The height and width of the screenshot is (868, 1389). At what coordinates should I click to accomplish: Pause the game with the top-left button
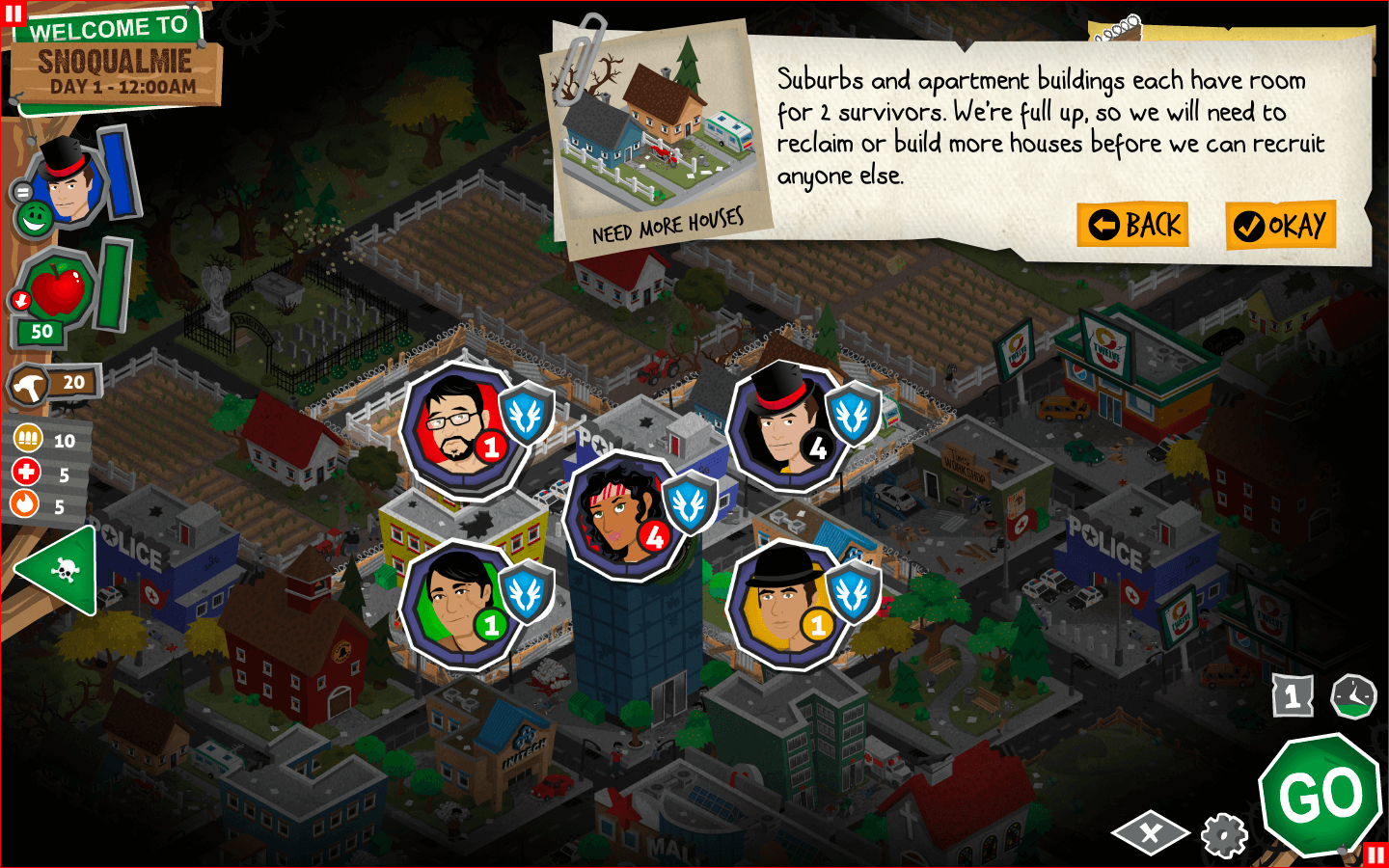(13, 13)
